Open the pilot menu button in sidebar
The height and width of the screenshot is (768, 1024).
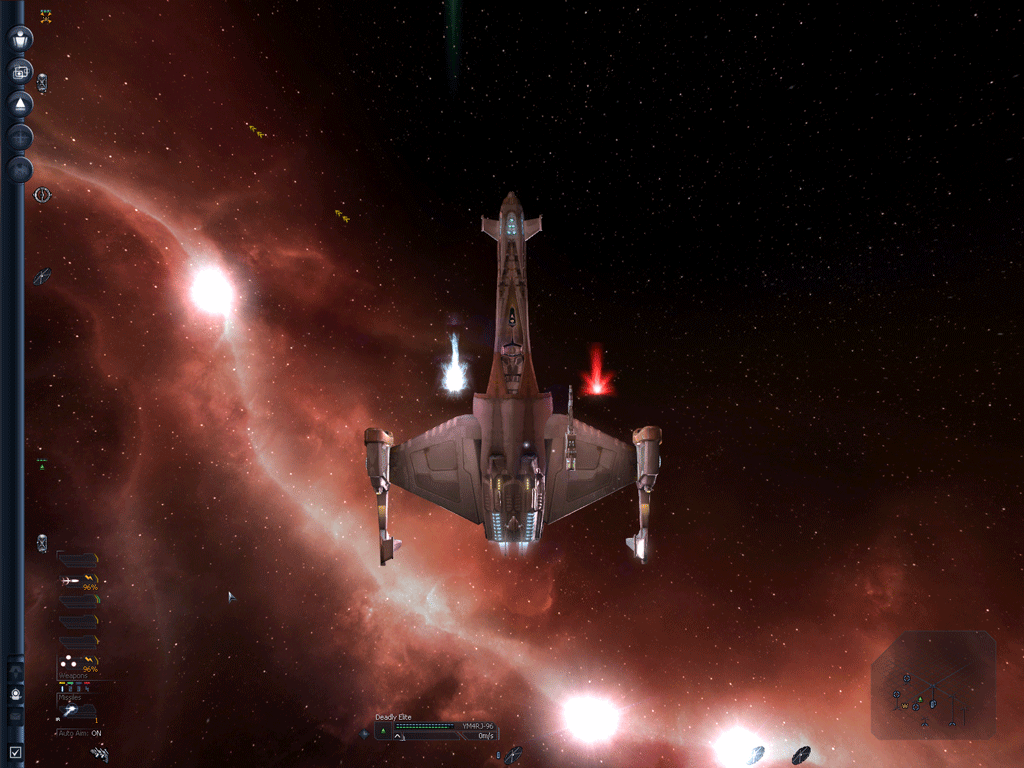(x=20, y=40)
